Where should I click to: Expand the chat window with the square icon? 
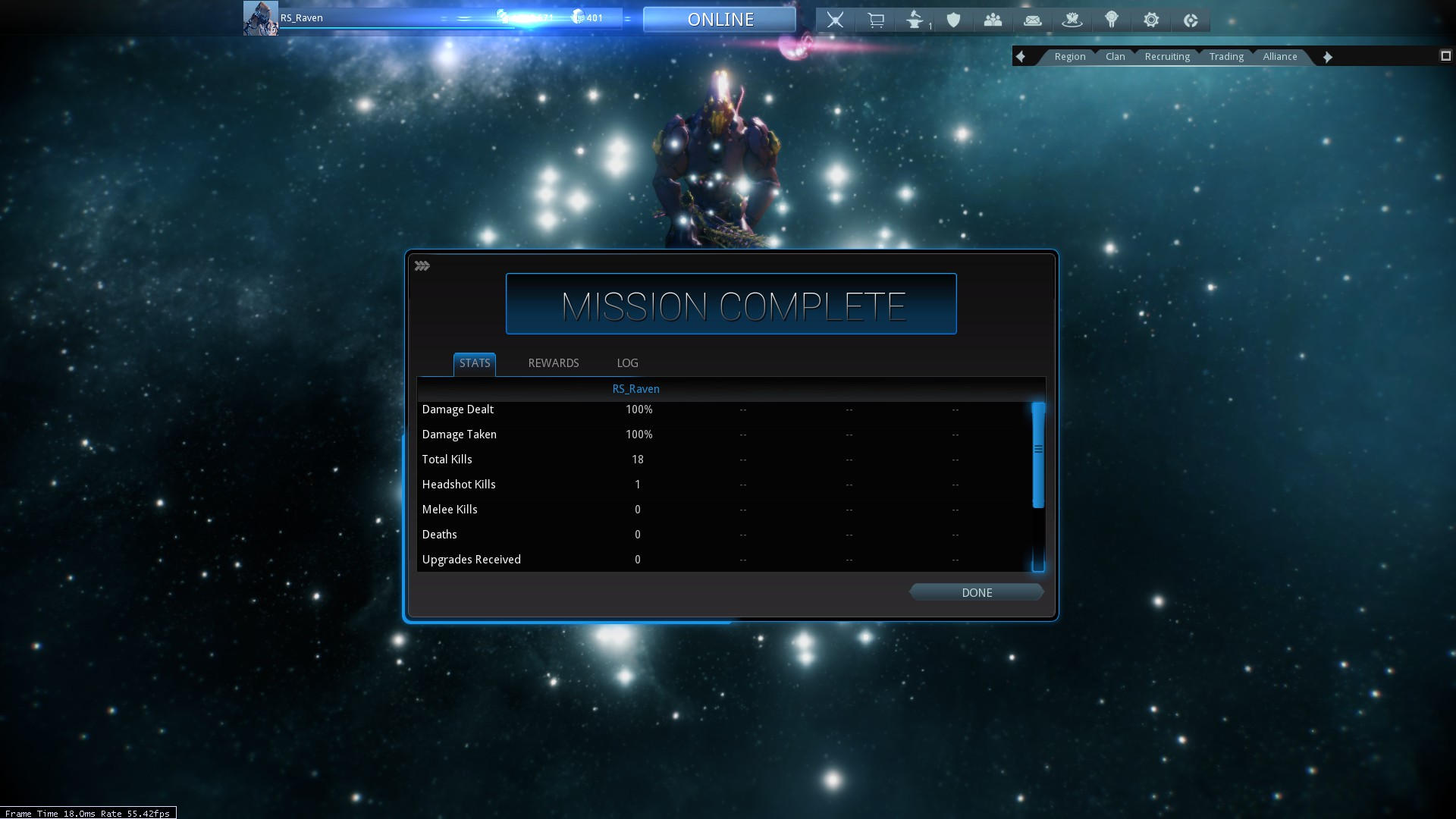coord(1445,56)
